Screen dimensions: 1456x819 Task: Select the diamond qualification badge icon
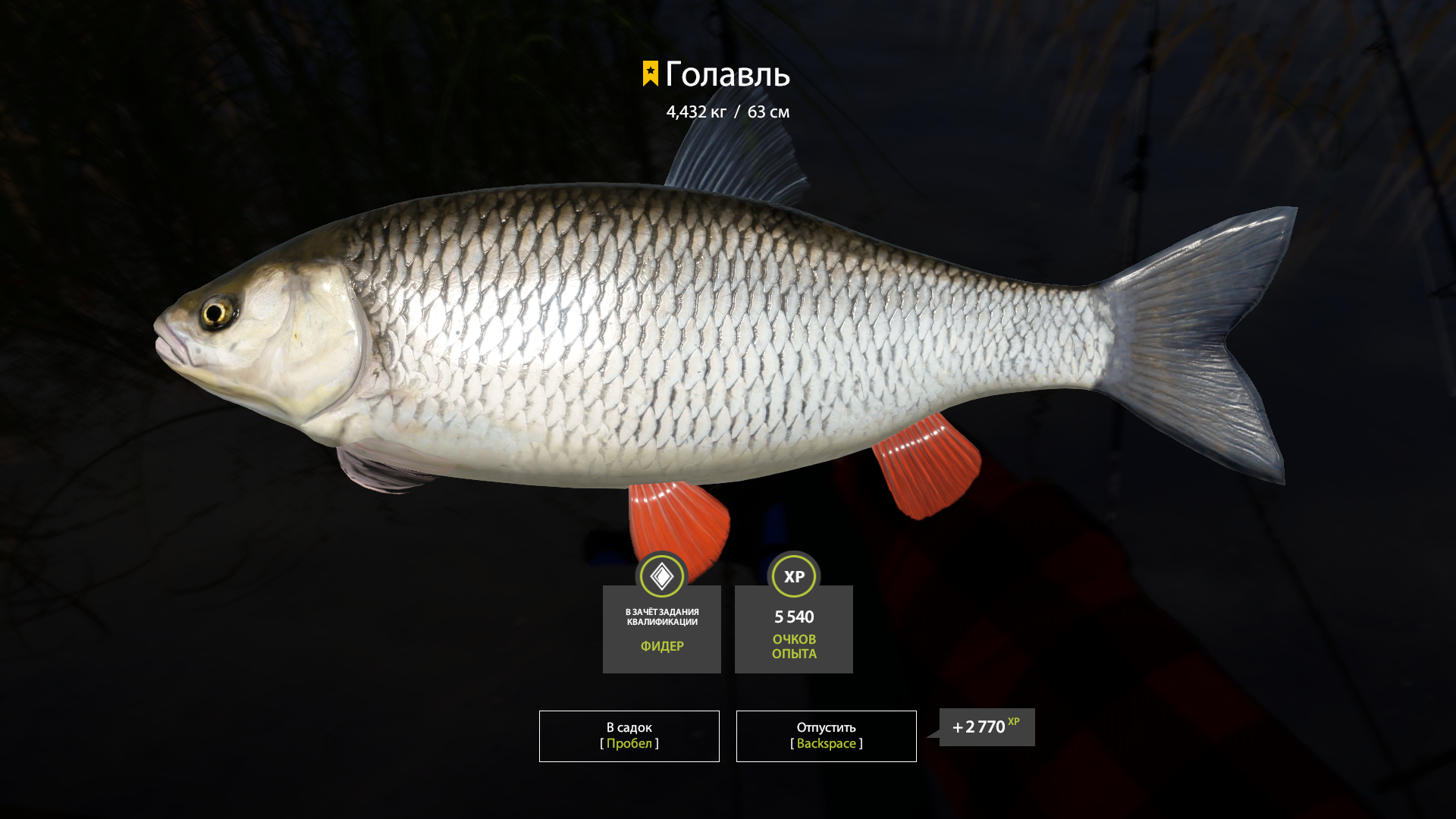point(661,576)
